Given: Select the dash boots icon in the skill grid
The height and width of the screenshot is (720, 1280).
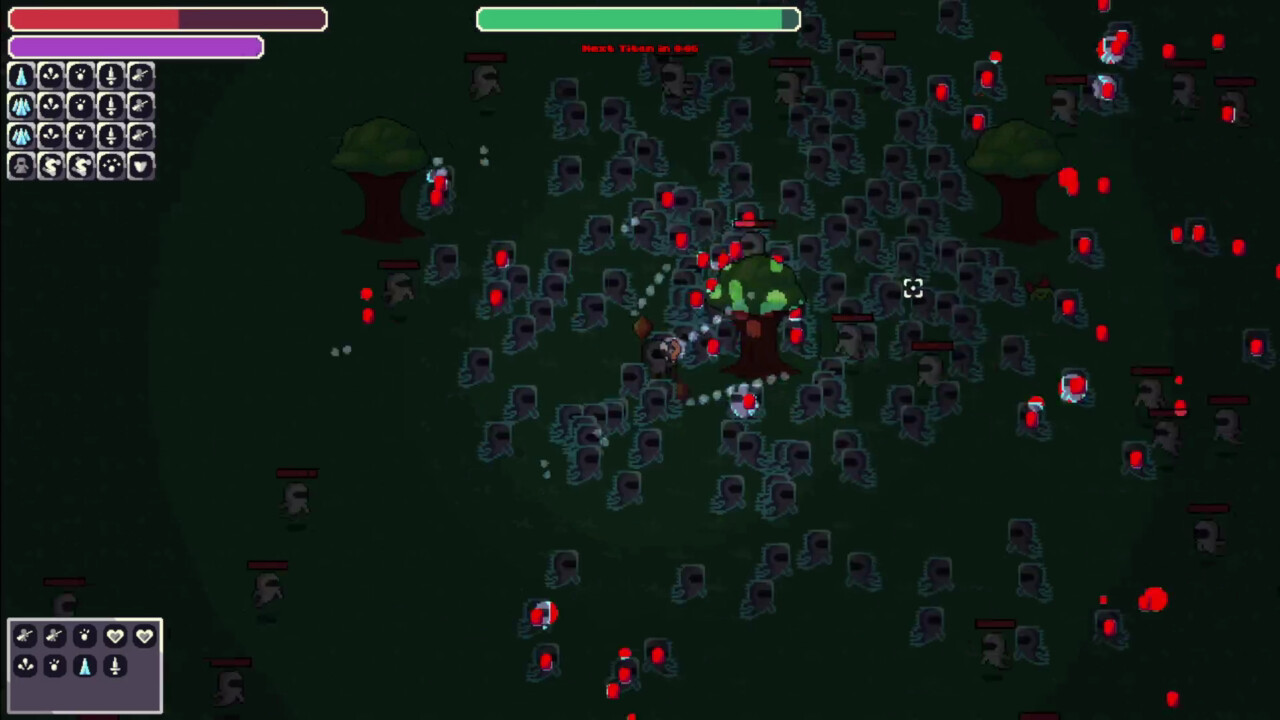Looking at the screenshot, I should coord(51,166).
